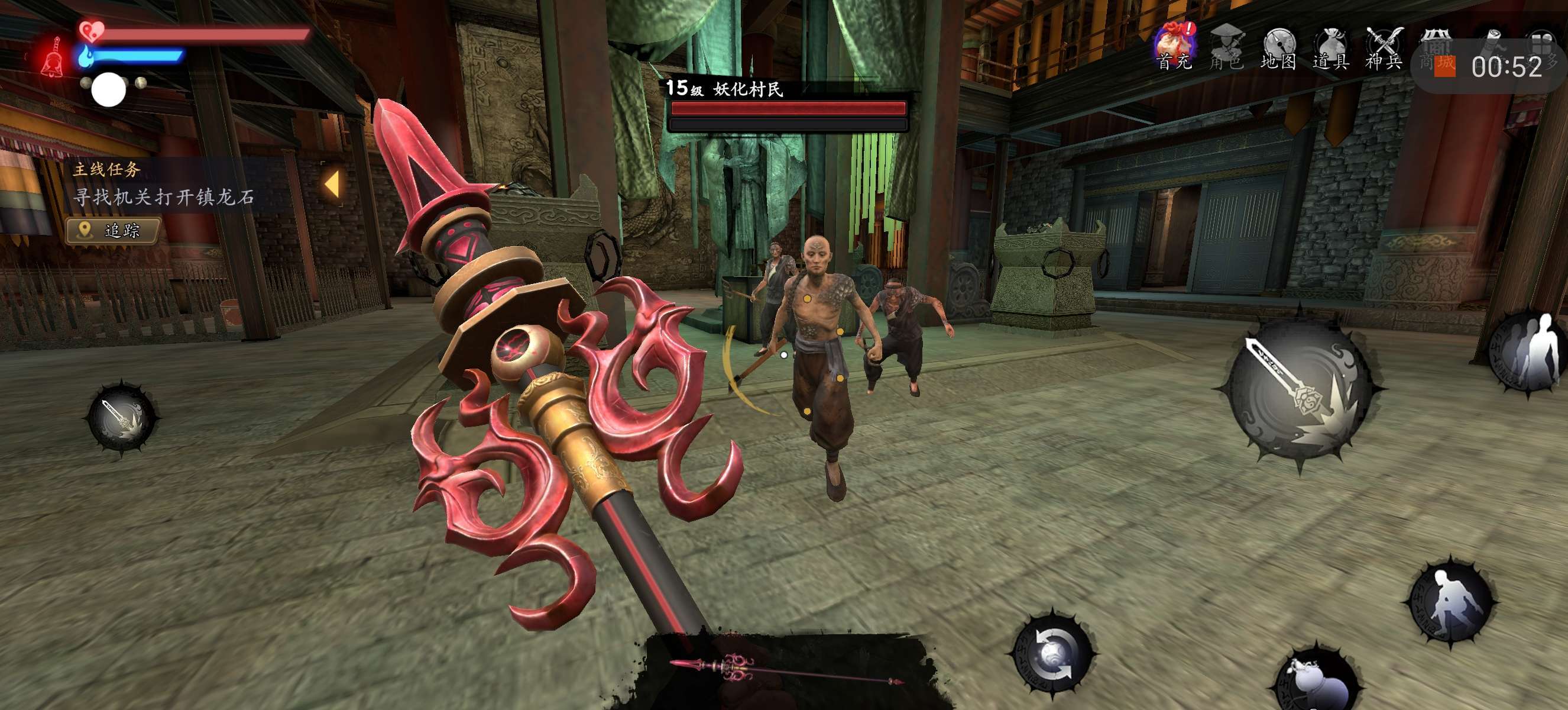Select the main quest 寻找机关打开镇龙石
This screenshot has height=710, width=1568.
click(163, 196)
